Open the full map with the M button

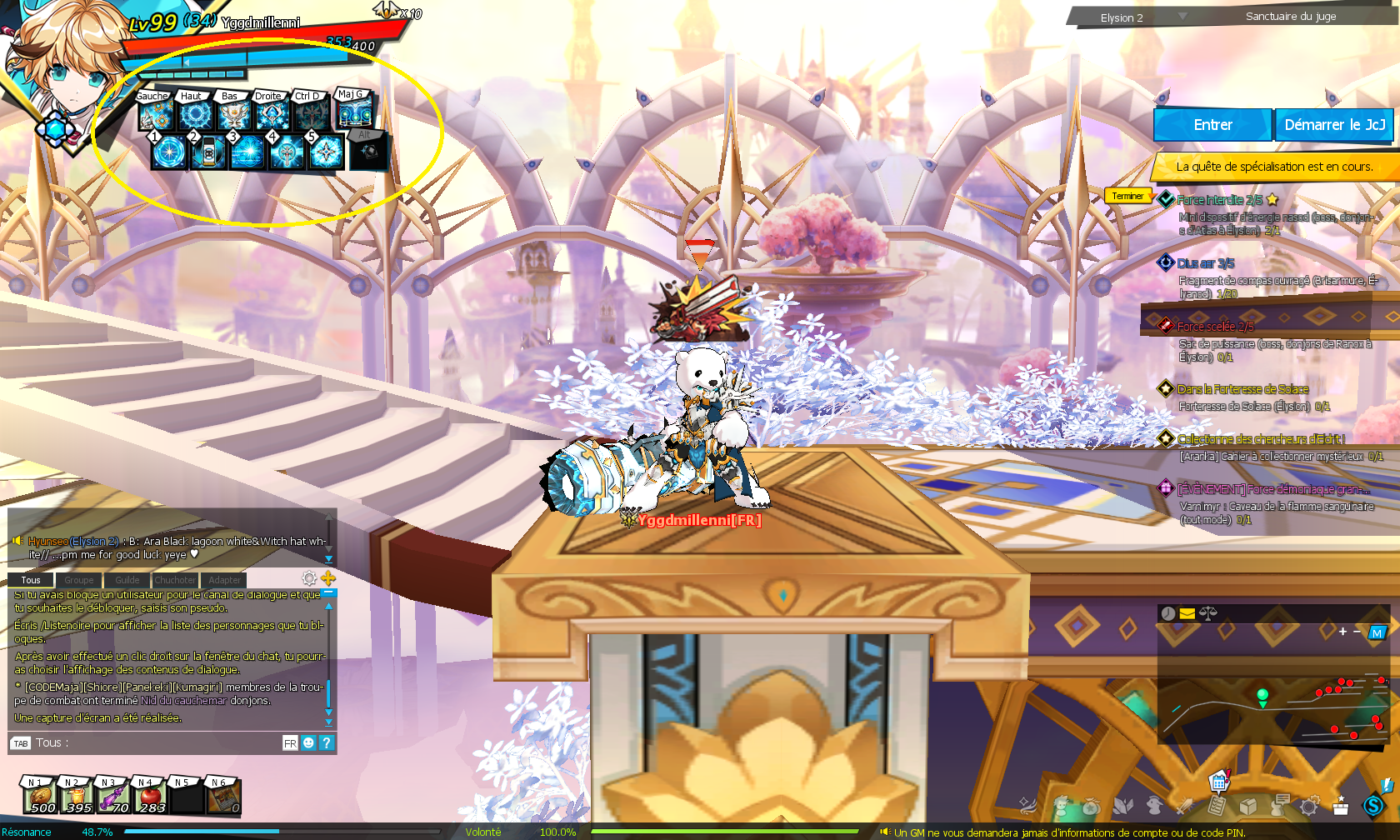pos(1377,632)
